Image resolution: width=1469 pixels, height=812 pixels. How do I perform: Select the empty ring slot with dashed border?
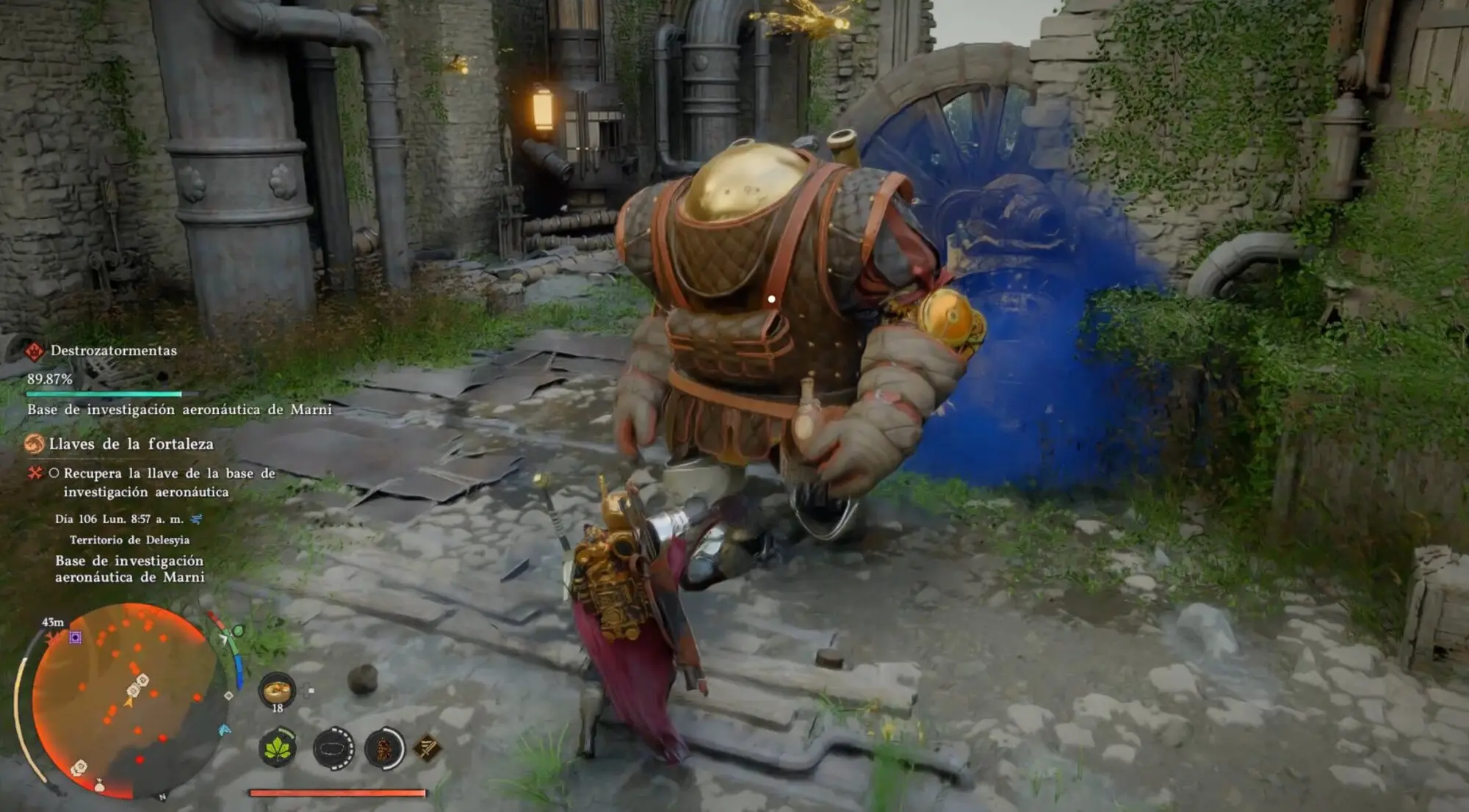[x=333, y=749]
